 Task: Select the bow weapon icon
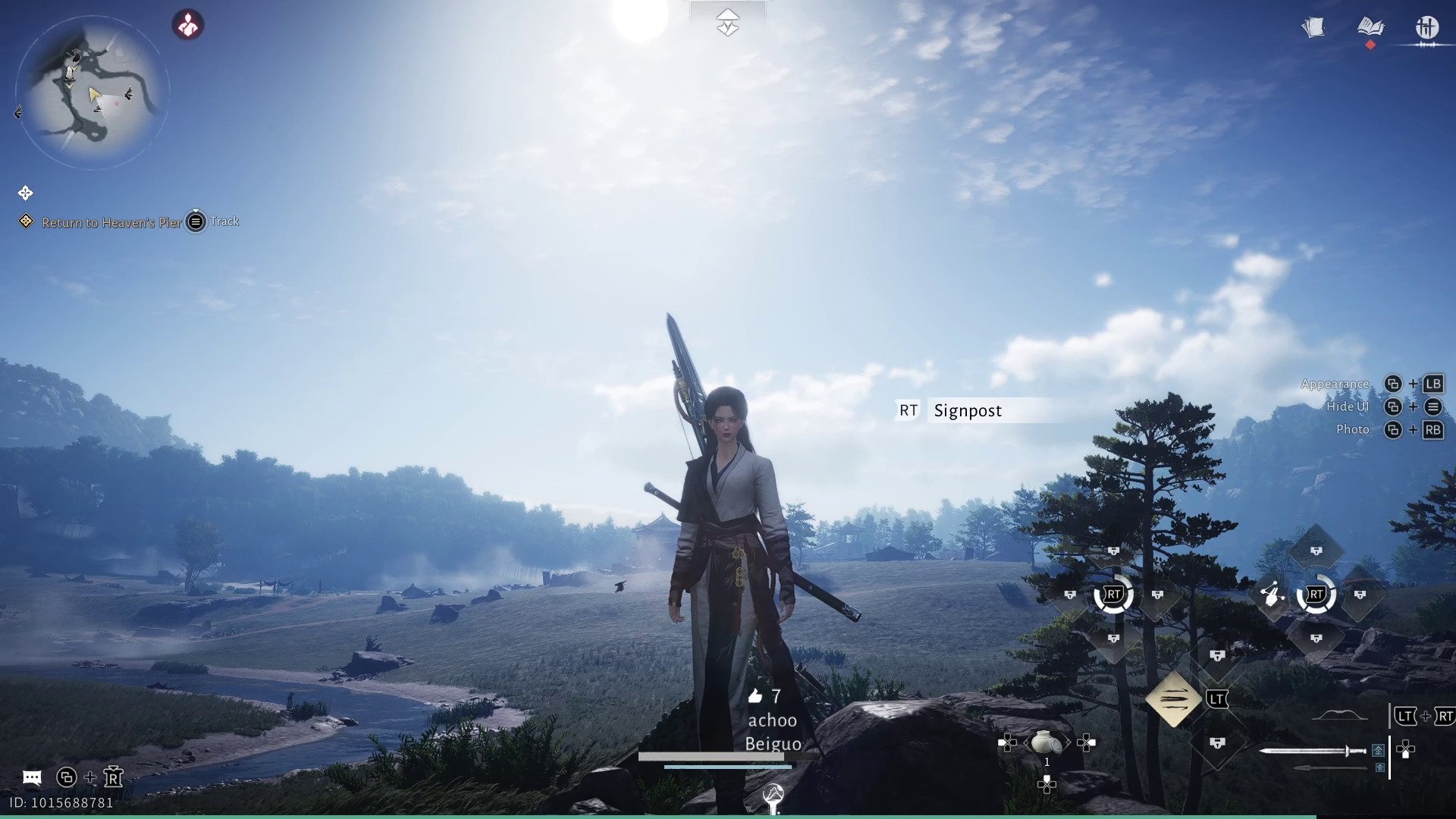[1339, 715]
